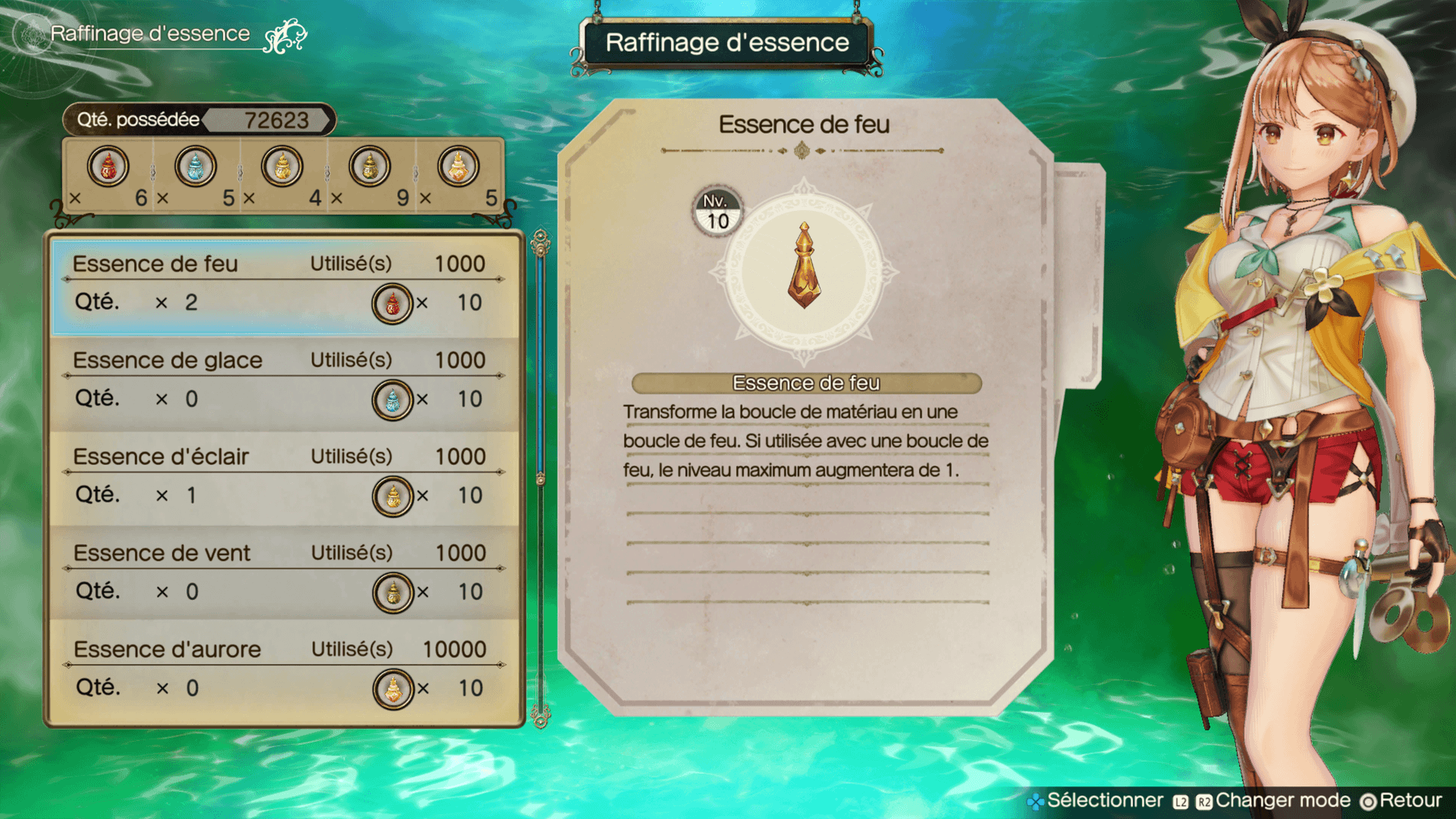This screenshot has height=819, width=1456.
Task: Click the Essence de feu bottle illustration
Action: pos(804,265)
